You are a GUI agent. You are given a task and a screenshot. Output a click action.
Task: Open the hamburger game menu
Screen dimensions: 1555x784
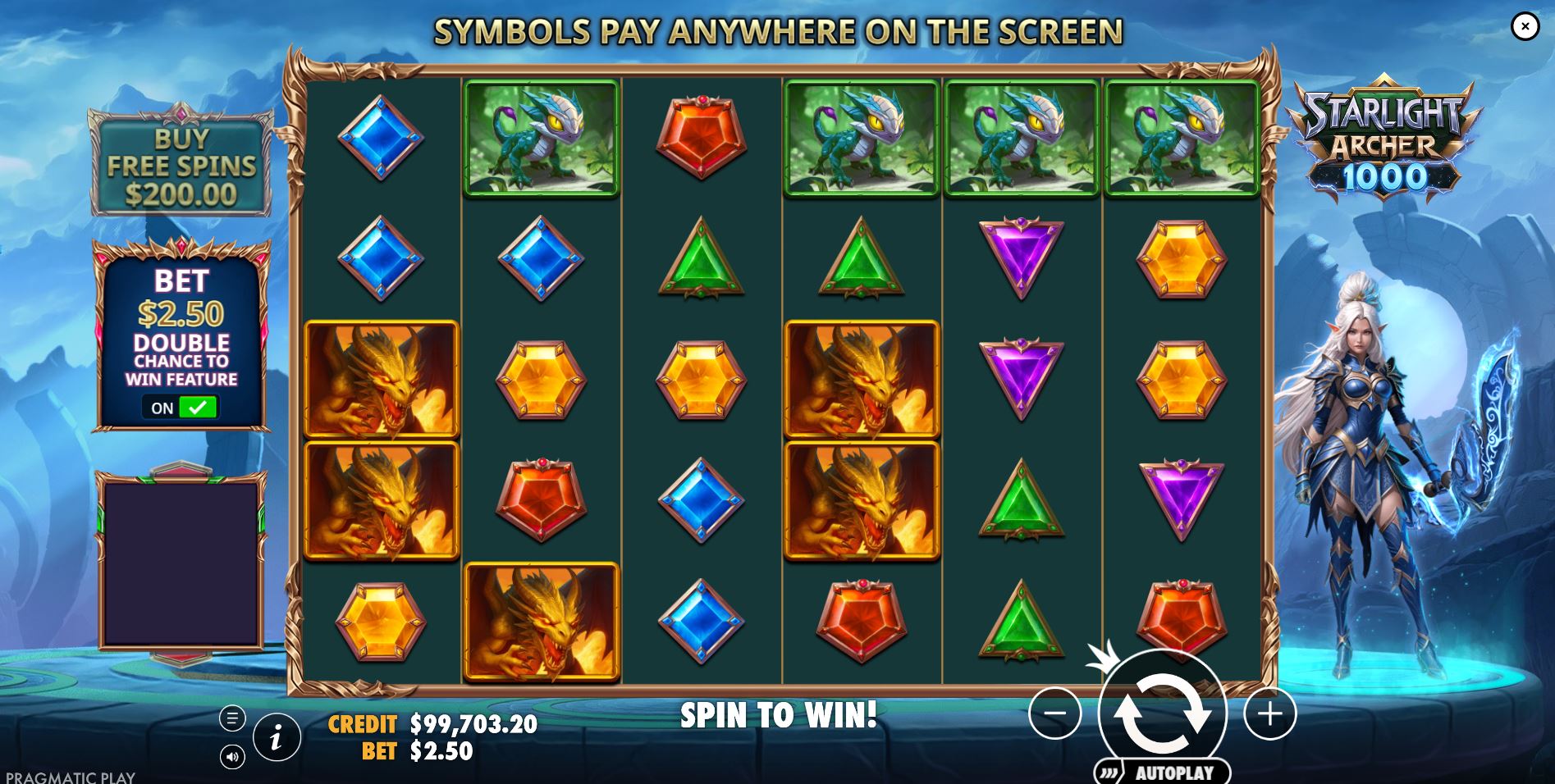[x=232, y=716]
